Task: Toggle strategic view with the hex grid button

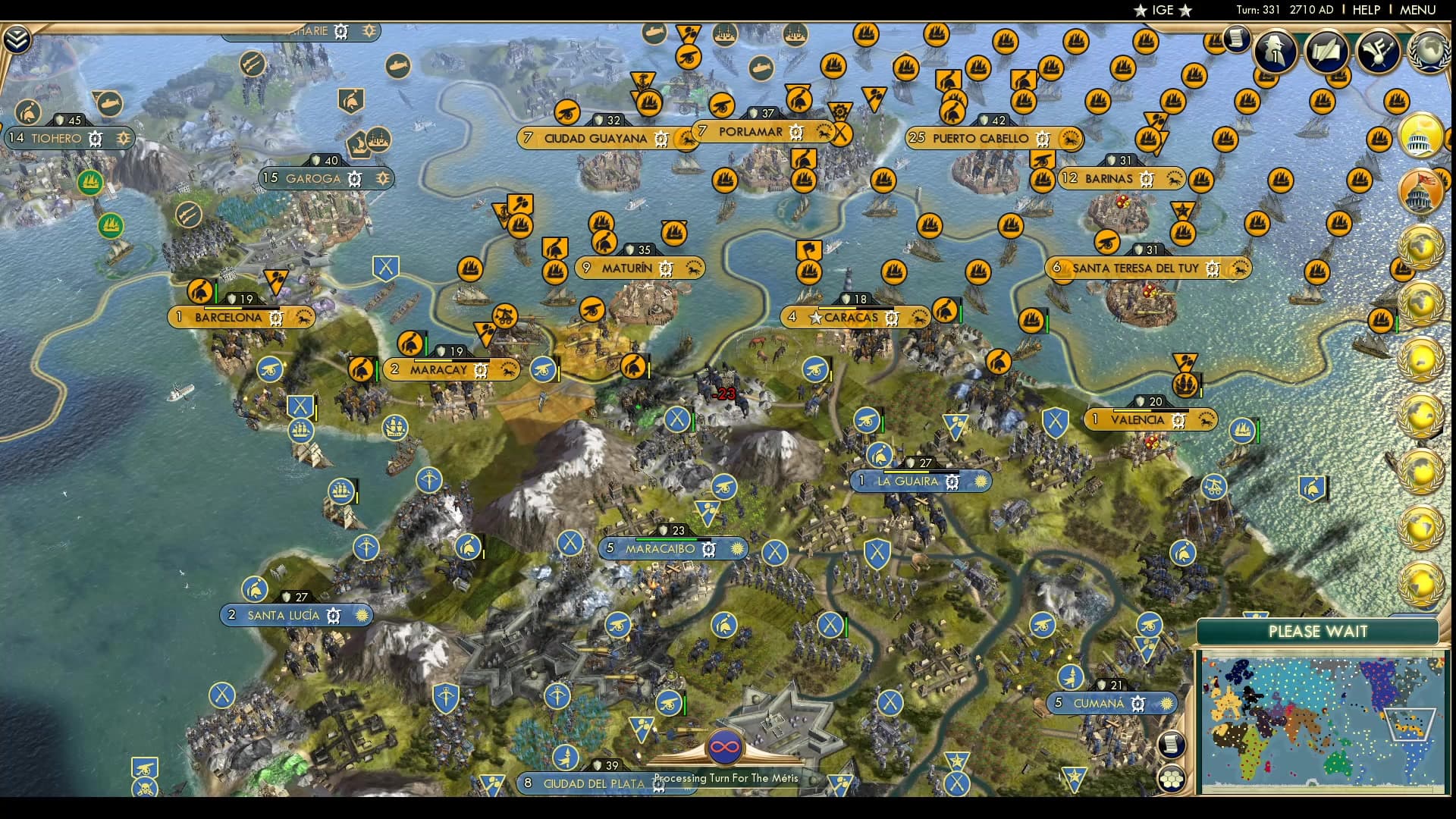Action: point(1172,779)
